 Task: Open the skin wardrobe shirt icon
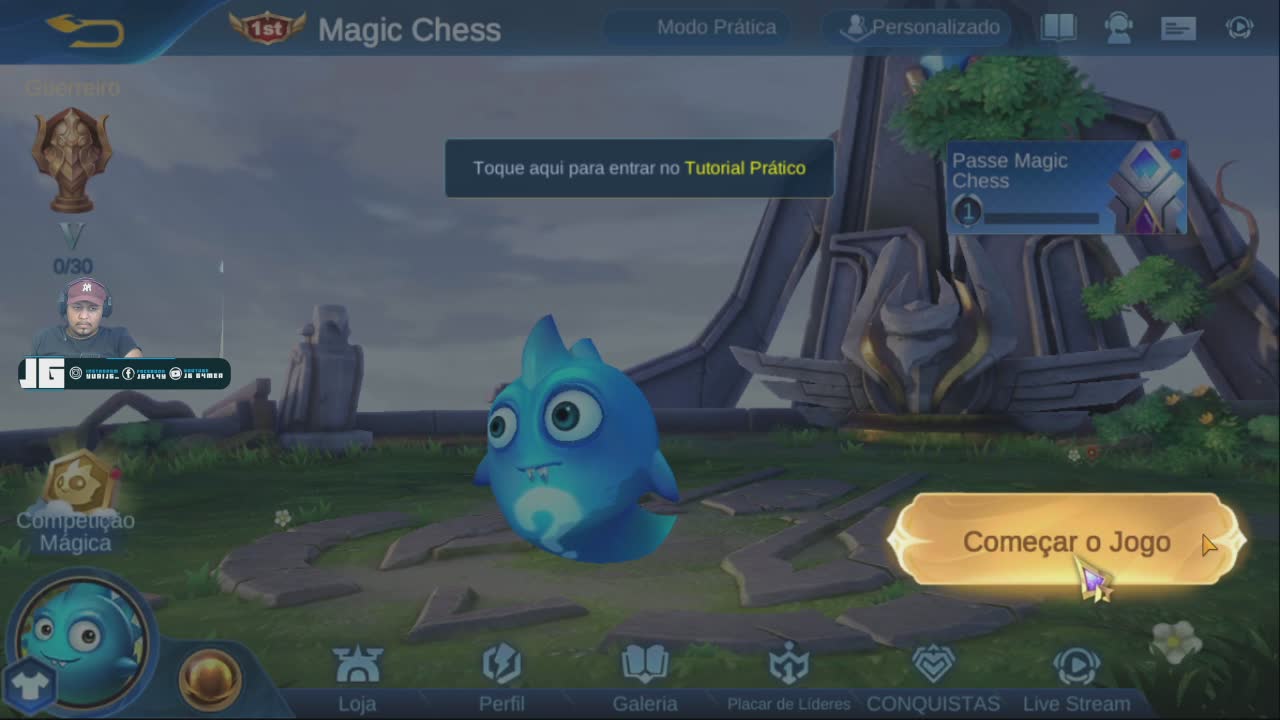[28, 685]
